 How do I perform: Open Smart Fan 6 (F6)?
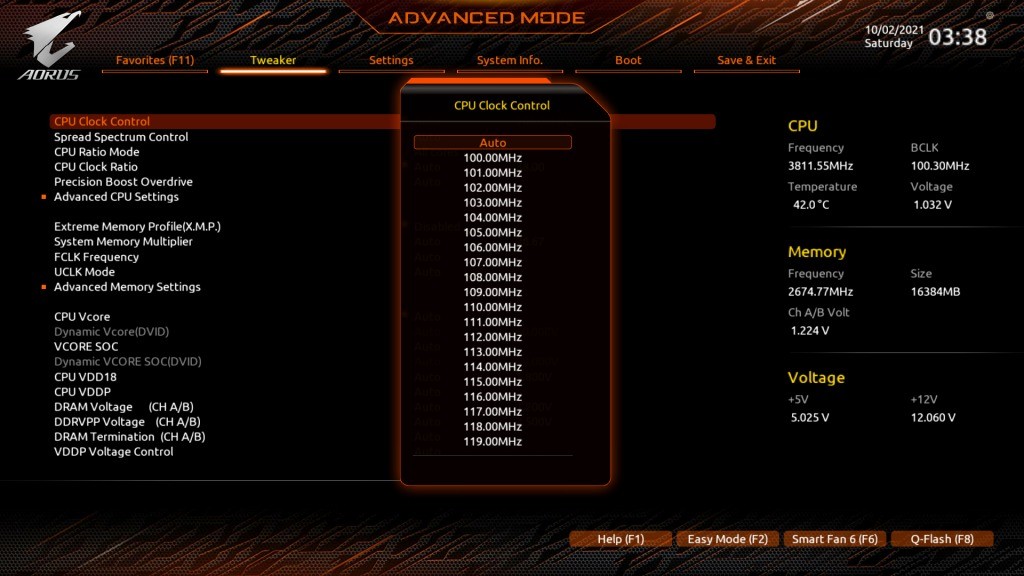pyautogui.click(x=835, y=539)
